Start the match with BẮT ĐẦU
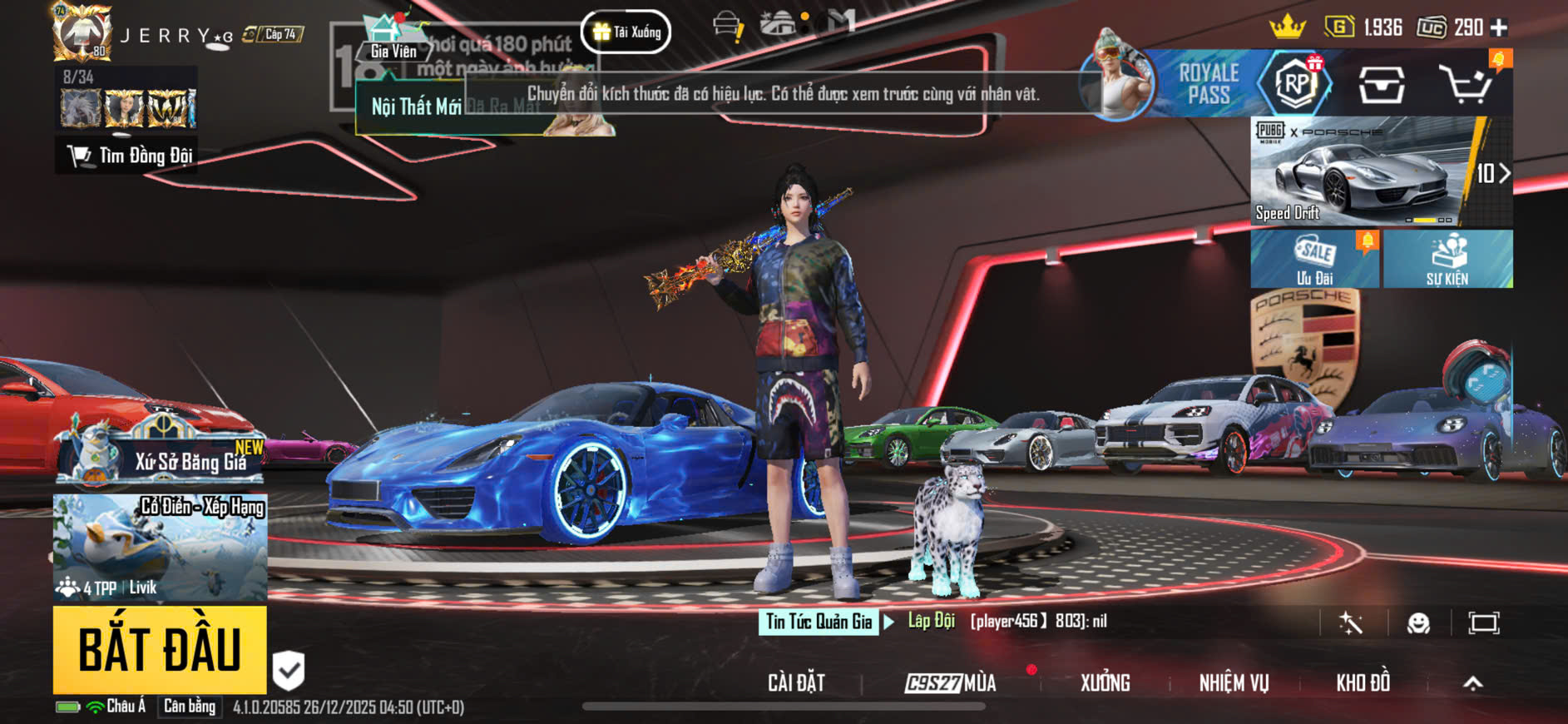 [x=160, y=650]
